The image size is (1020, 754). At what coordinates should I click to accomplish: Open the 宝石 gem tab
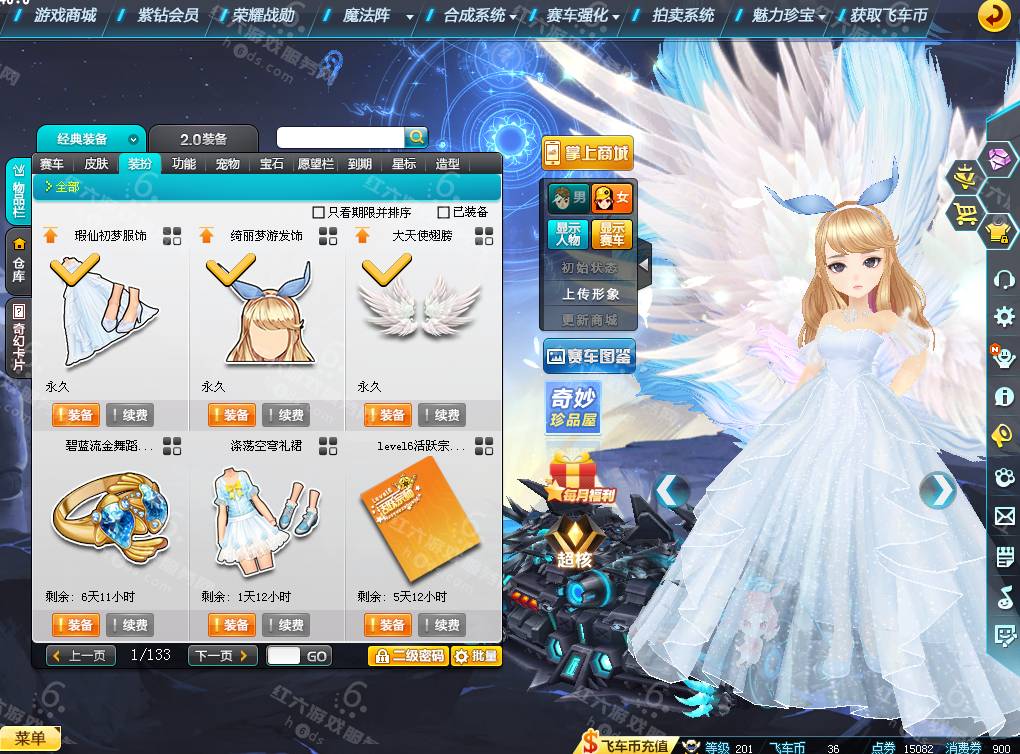coord(271,164)
